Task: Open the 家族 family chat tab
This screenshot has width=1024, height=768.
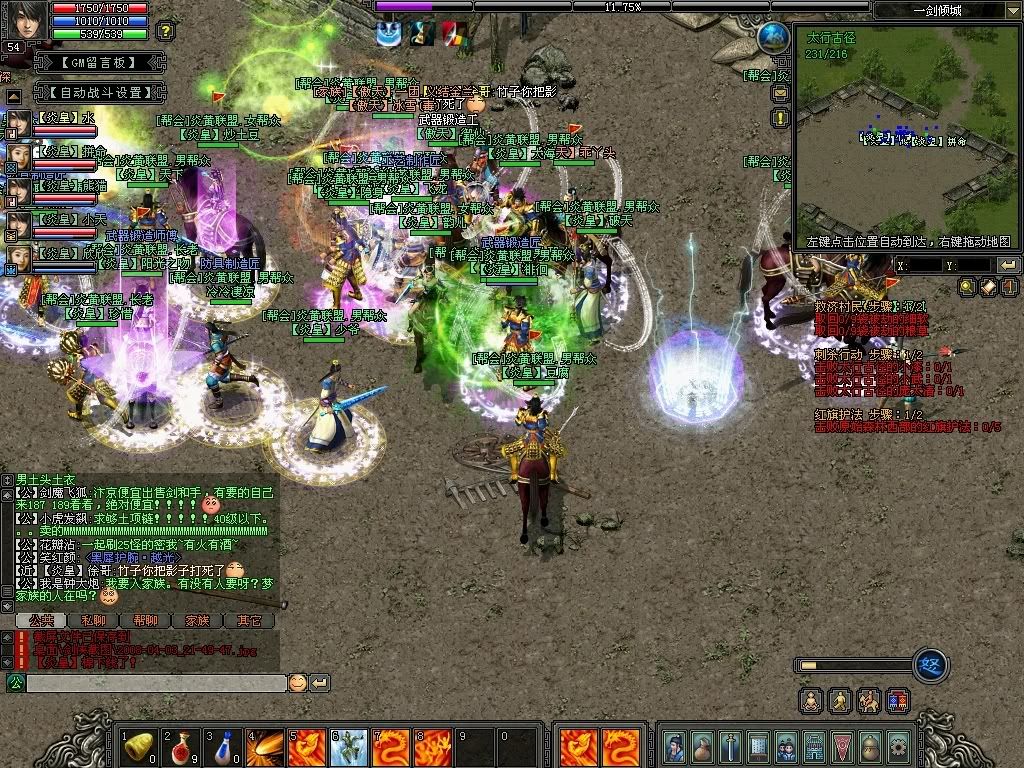Action: (x=197, y=621)
